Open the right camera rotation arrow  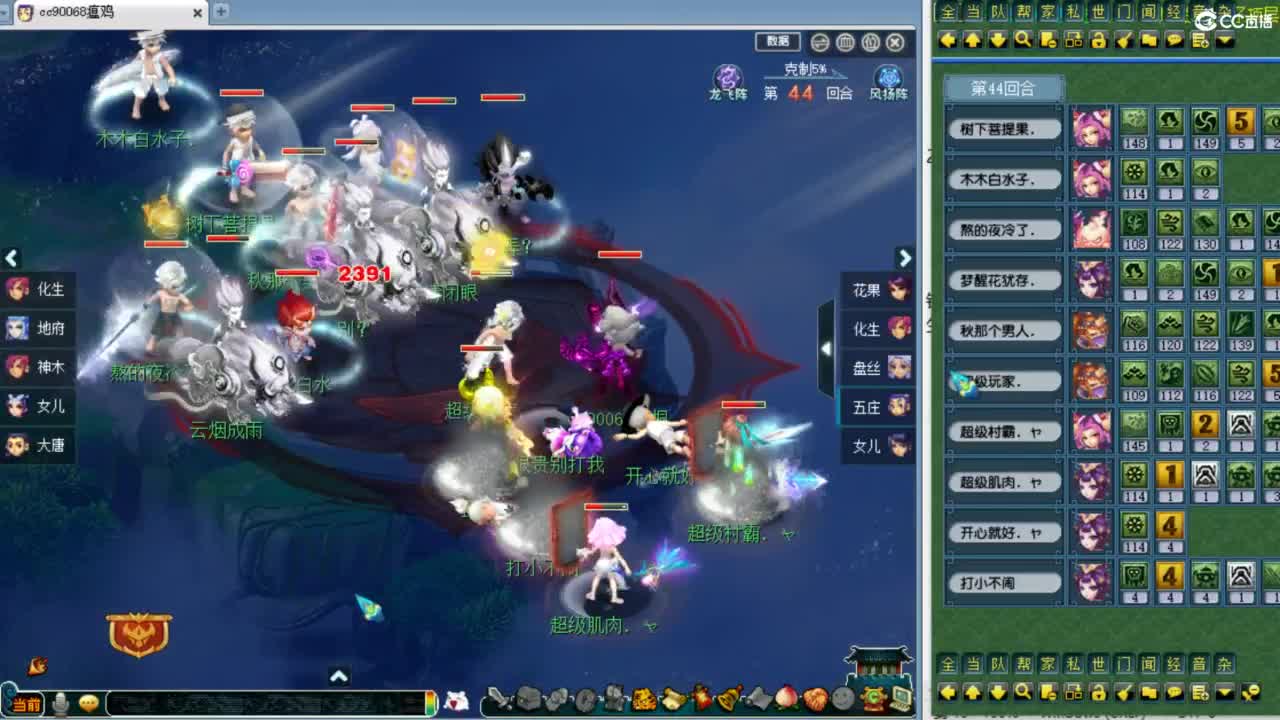[x=905, y=257]
